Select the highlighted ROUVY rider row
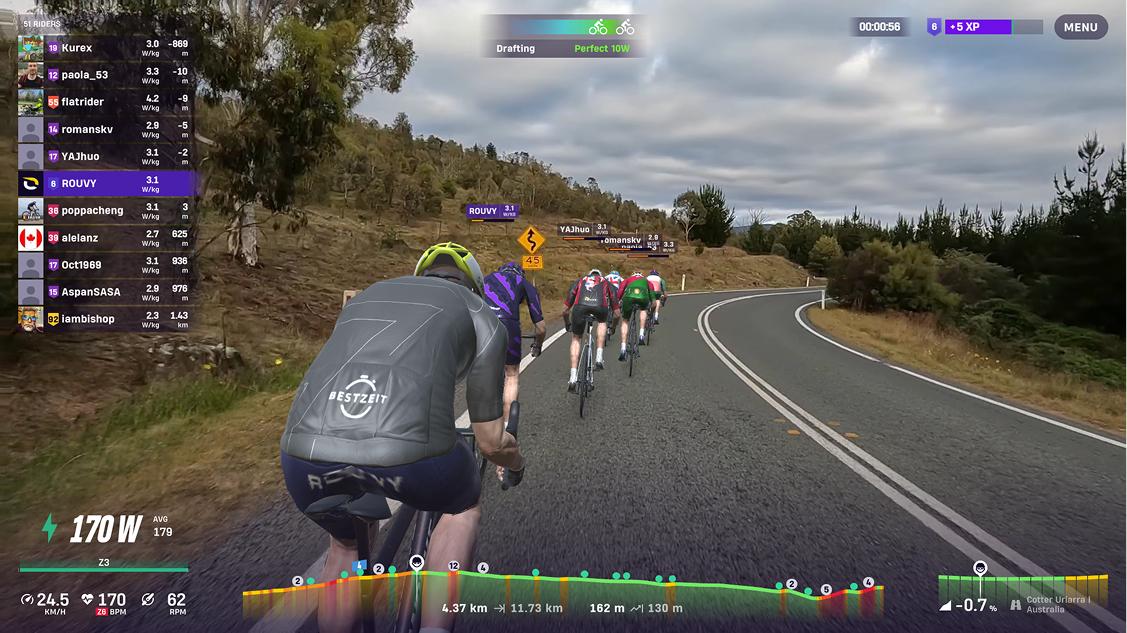The height and width of the screenshot is (633, 1127). click(x=105, y=183)
